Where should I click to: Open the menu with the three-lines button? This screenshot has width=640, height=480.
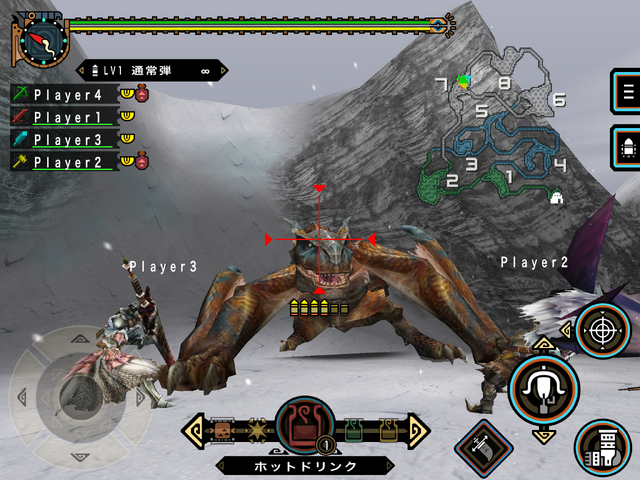tap(628, 92)
